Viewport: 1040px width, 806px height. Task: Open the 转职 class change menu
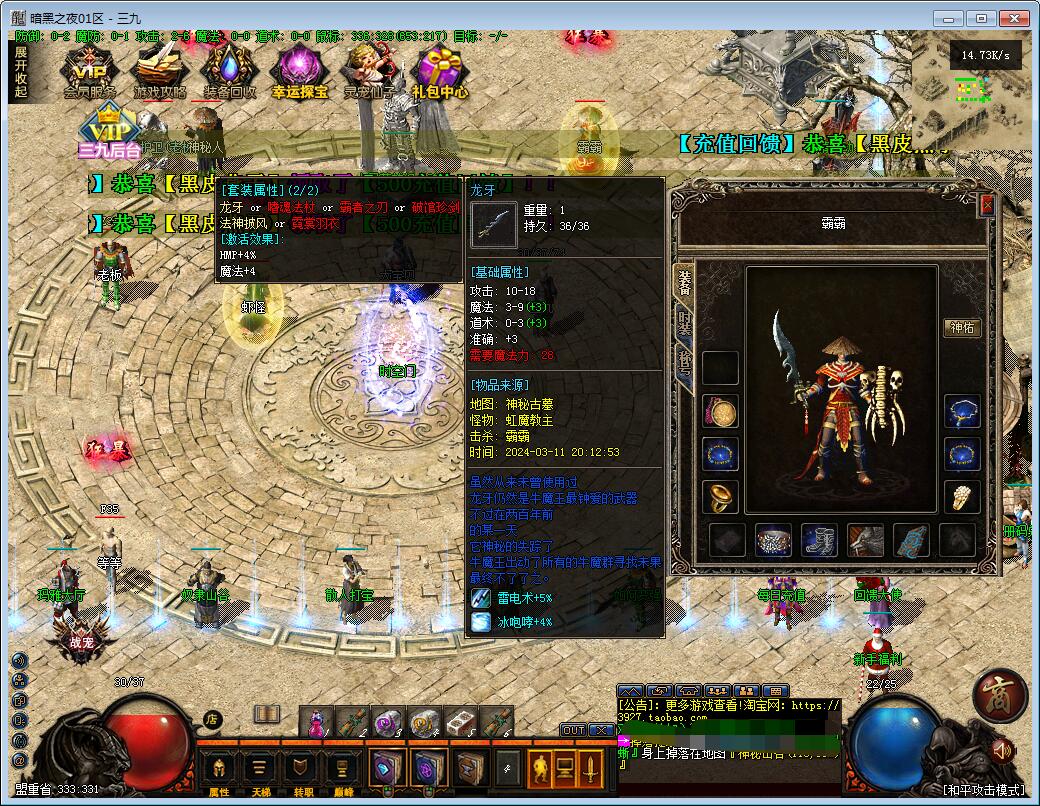coord(301,771)
